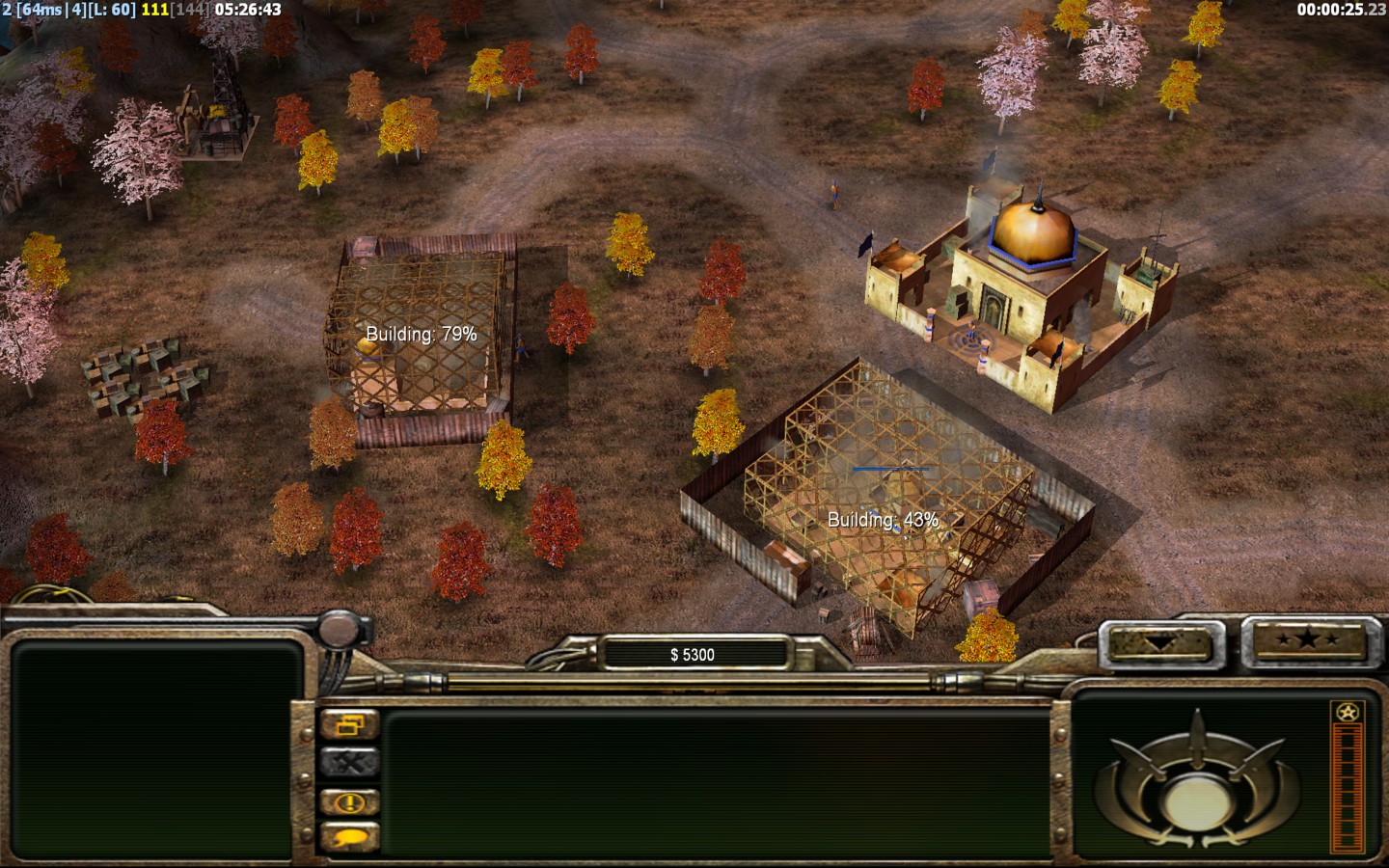Open the options menu with overlapping-windows icon
This screenshot has height=868, width=1389.
pyautogui.click(x=349, y=724)
